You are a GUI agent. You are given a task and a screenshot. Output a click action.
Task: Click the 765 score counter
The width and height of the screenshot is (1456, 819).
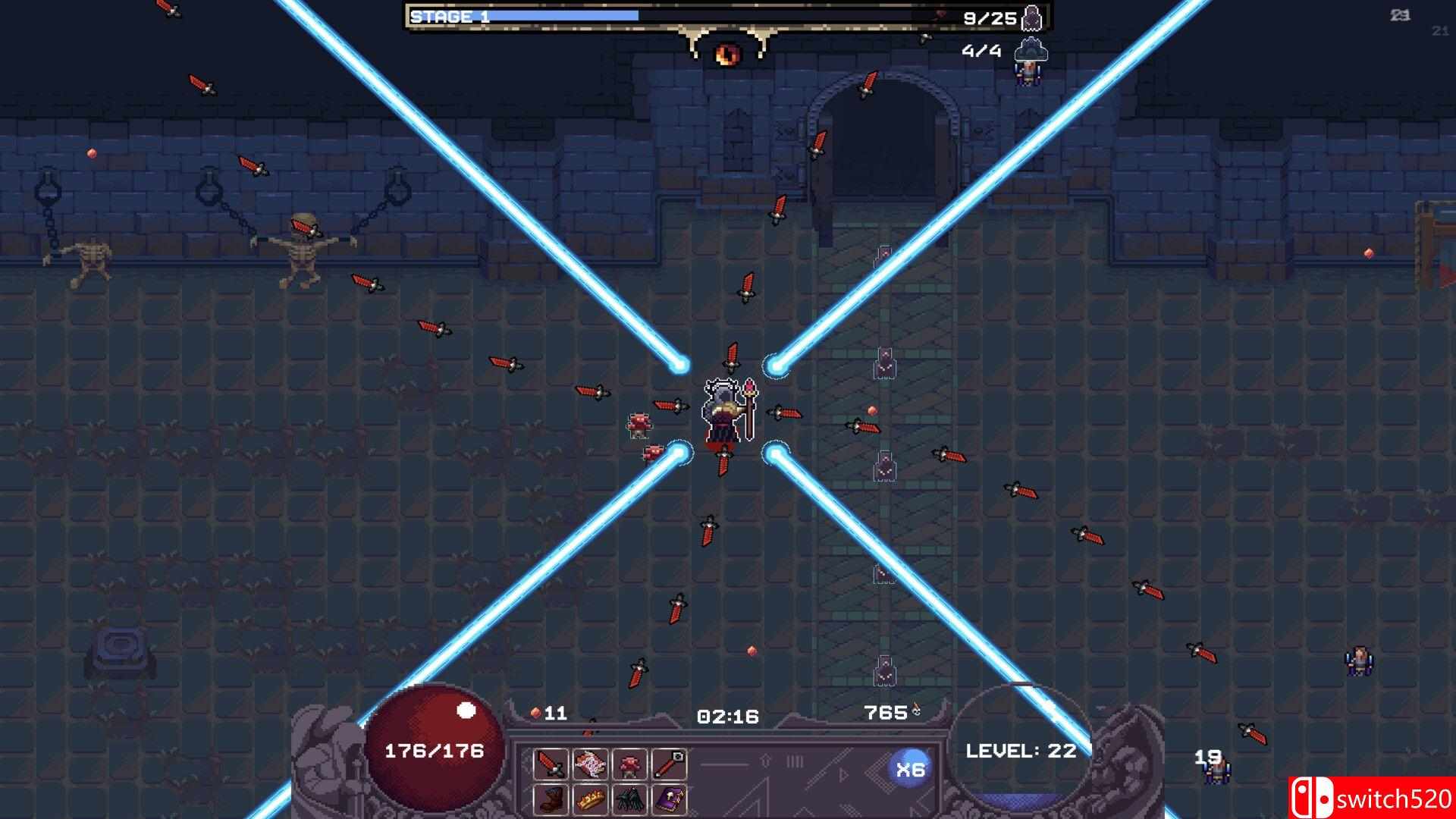tap(886, 712)
